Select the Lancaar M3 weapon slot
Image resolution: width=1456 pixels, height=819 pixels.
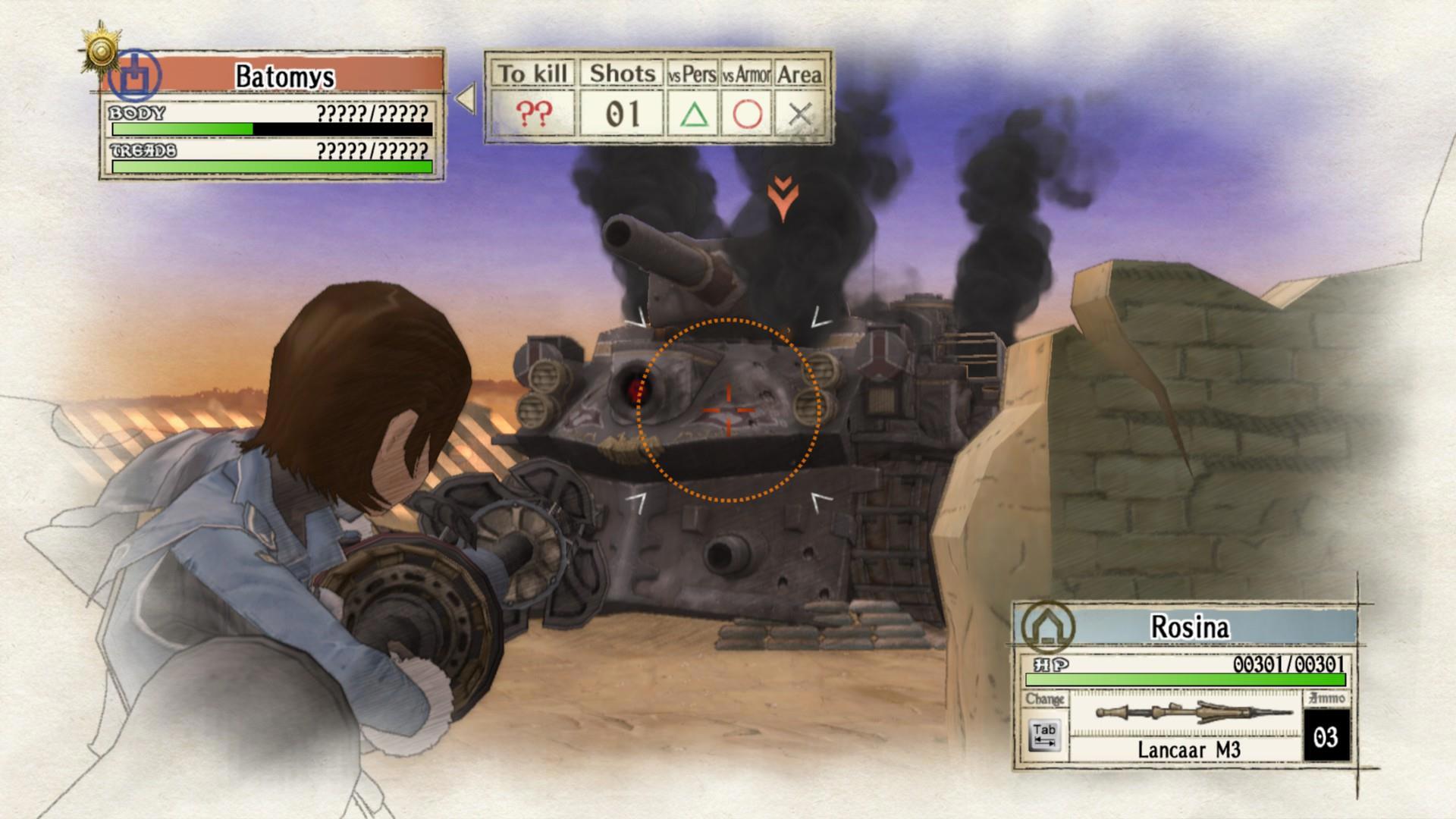click(x=1187, y=725)
